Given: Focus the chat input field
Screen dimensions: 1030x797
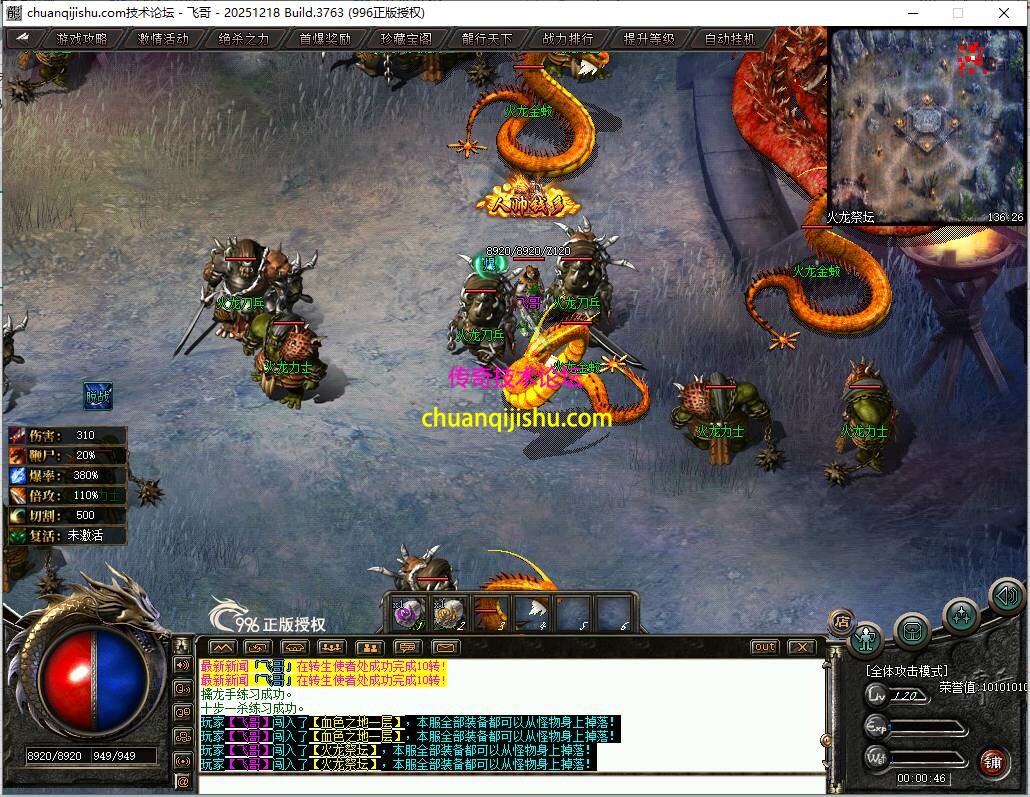Looking at the screenshot, I should [510, 782].
